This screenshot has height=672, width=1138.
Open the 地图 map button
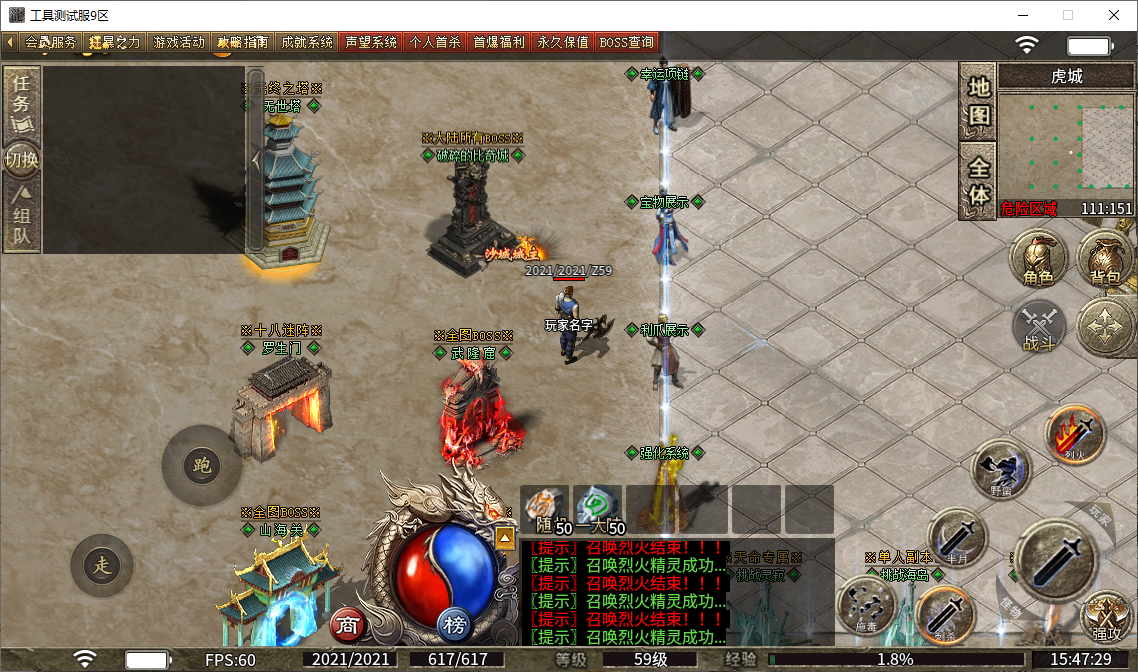point(978,101)
